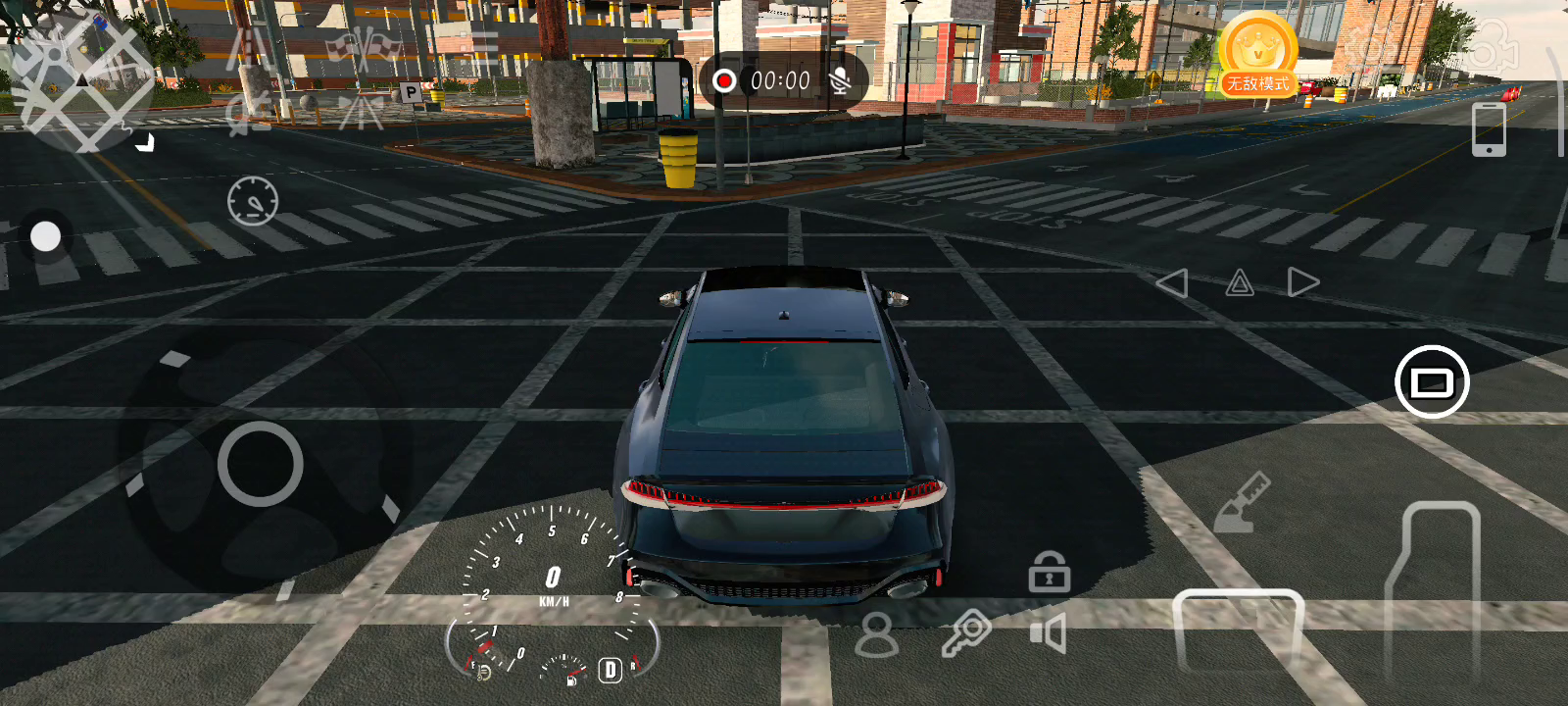Exit the car with the driver person icon
Image resolution: width=1568 pixels, height=706 pixels.
tap(876, 634)
